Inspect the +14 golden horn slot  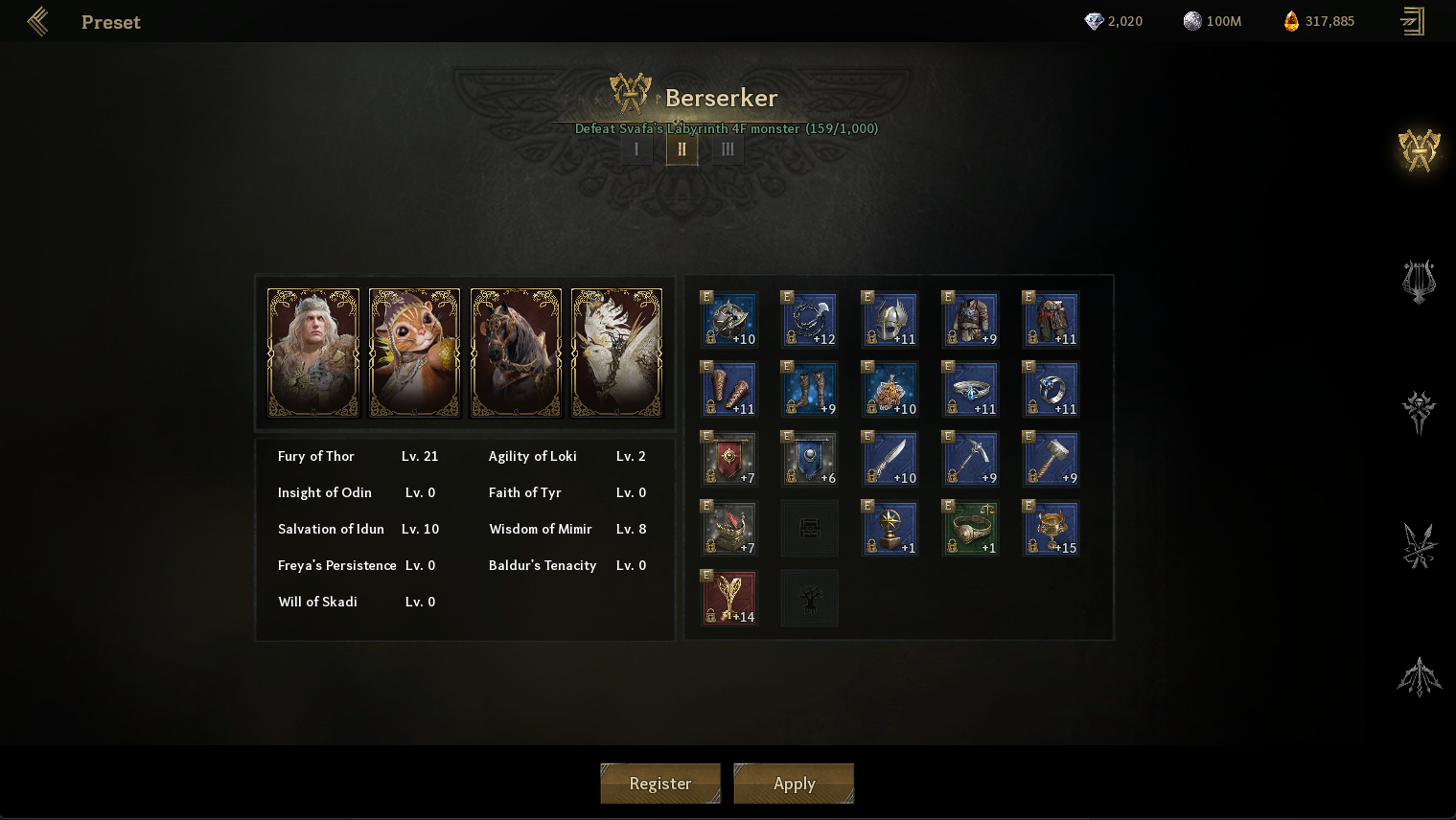point(729,598)
